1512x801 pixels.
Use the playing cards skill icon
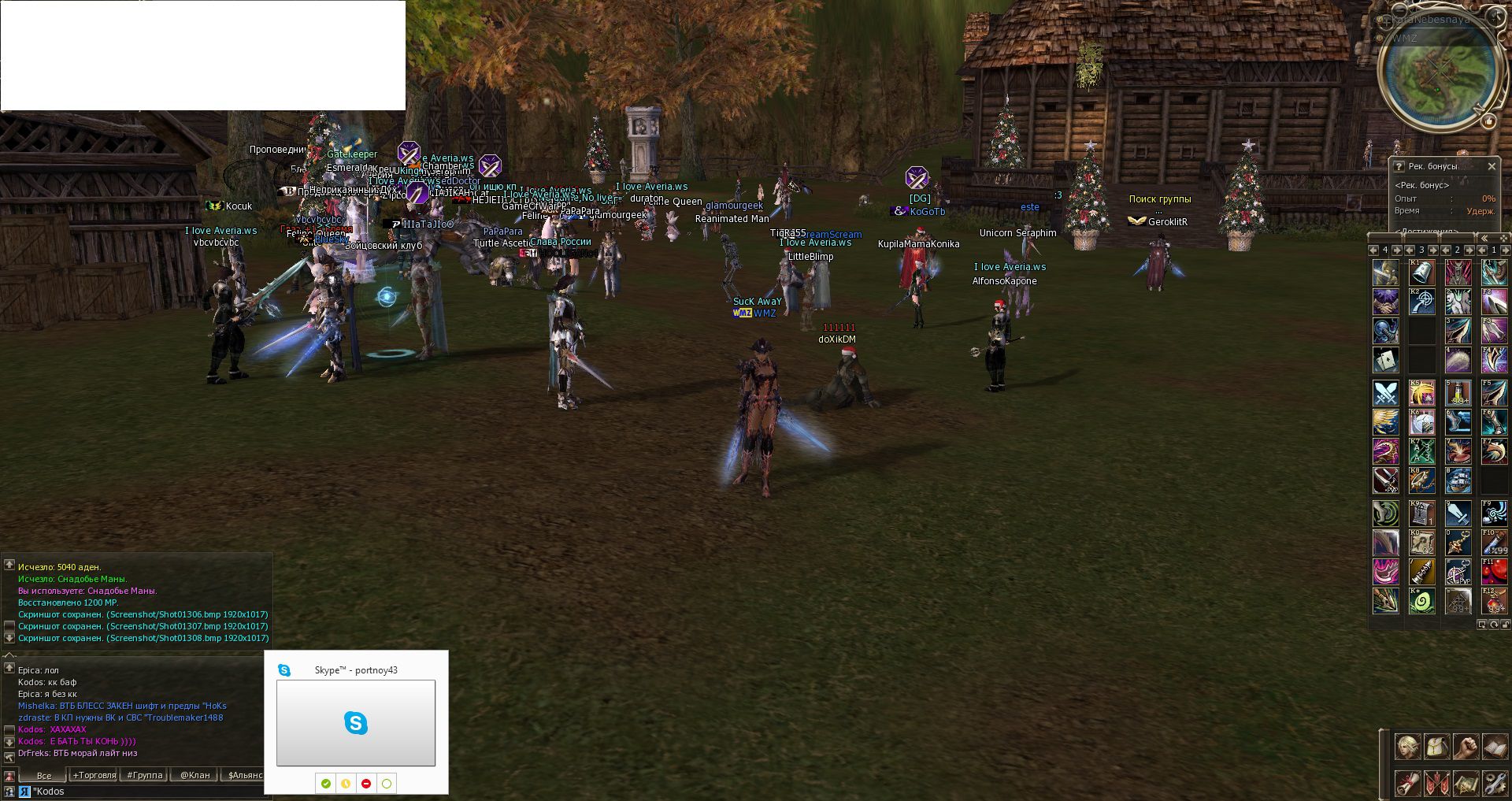click(1386, 360)
